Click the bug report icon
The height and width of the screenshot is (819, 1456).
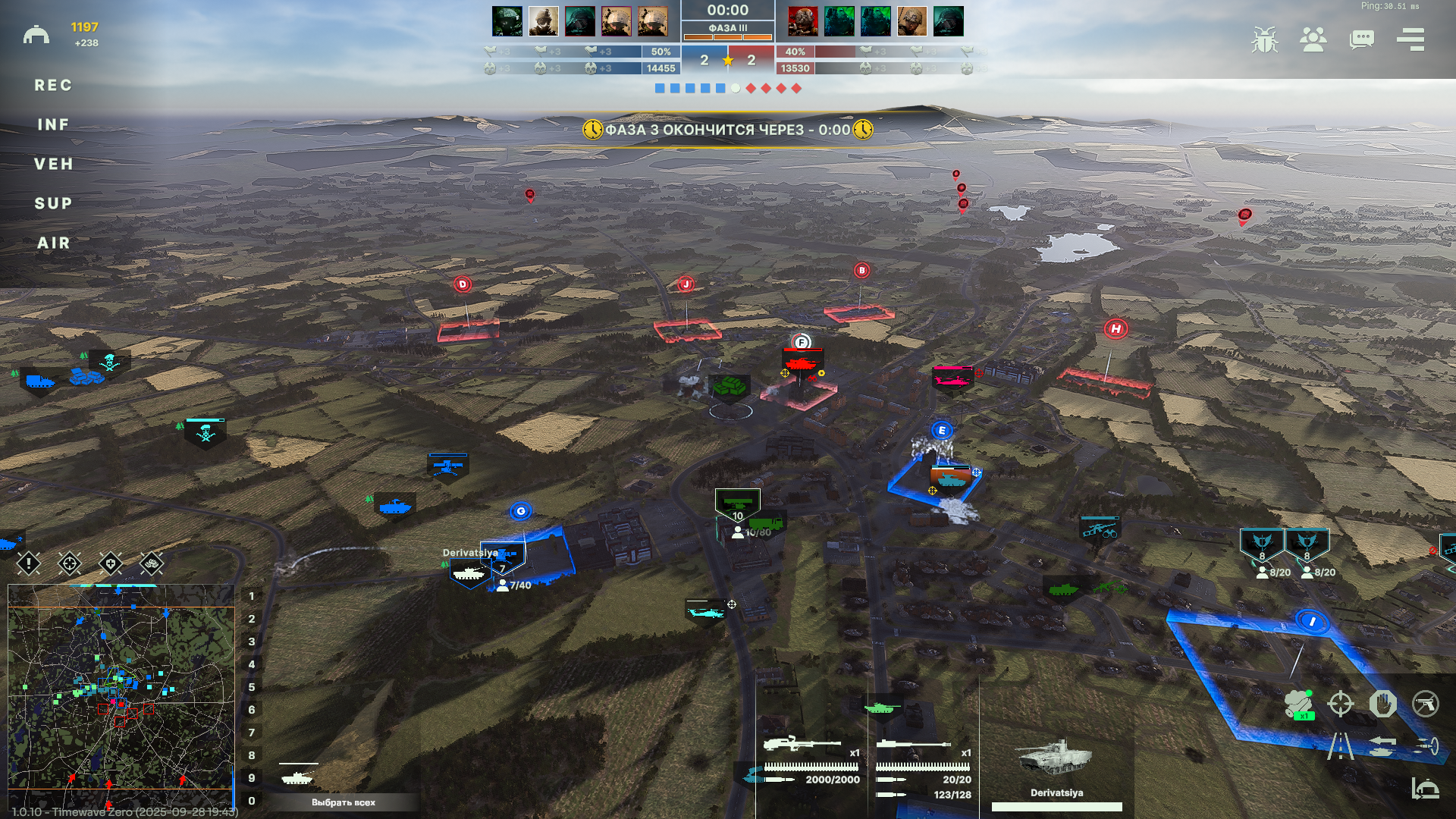(x=1264, y=39)
